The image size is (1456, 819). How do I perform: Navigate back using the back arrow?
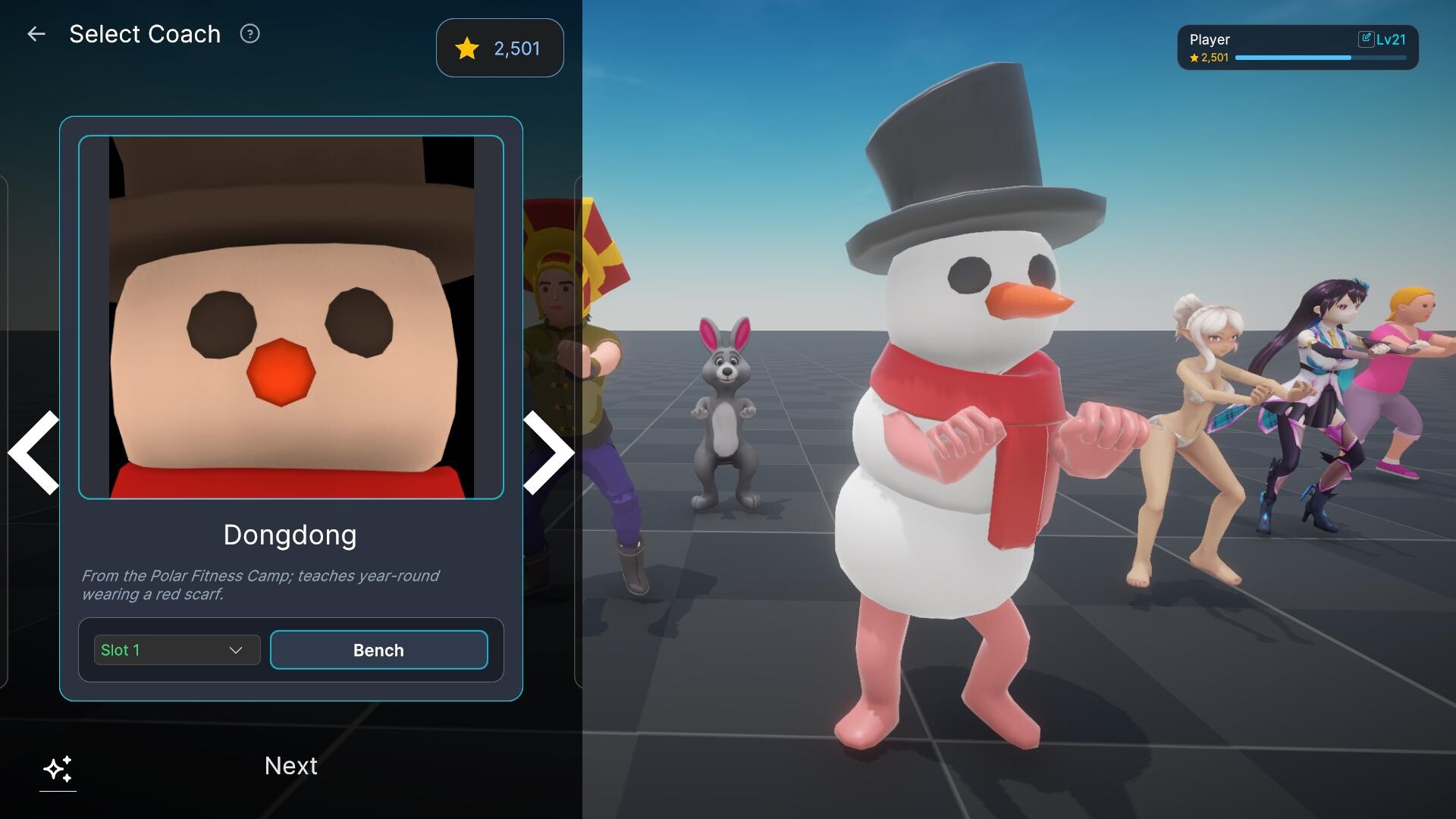click(x=36, y=33)
